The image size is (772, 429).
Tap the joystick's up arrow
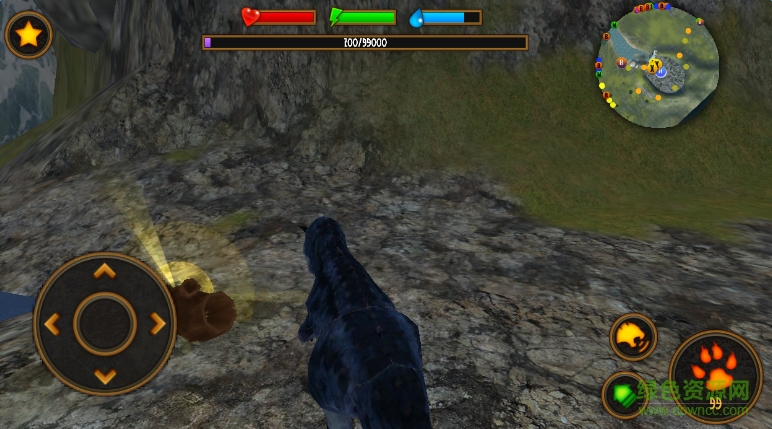click(x=104, y=271)
